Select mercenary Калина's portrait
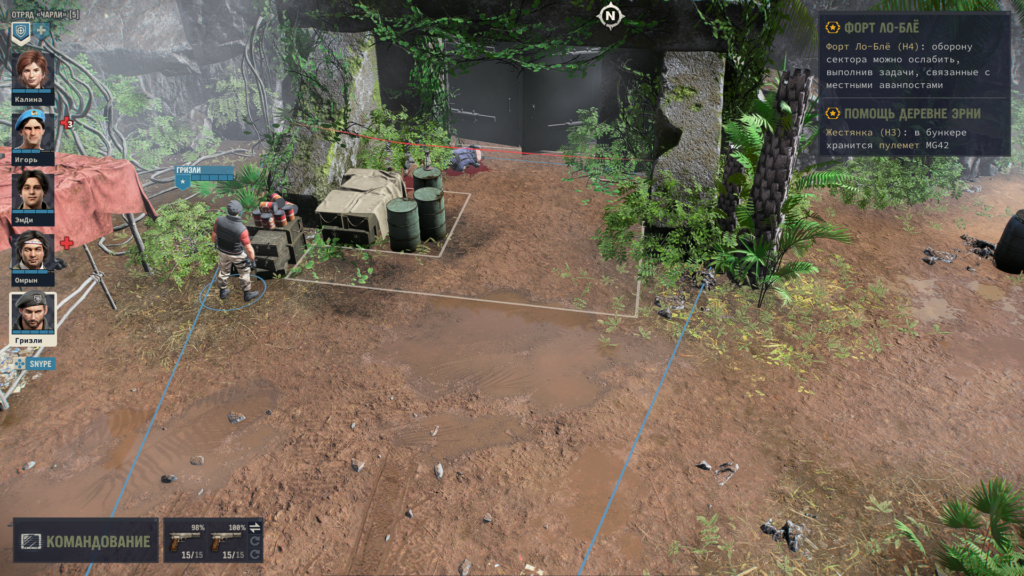This screenshot has width=1024, height=576. [33, 70]
